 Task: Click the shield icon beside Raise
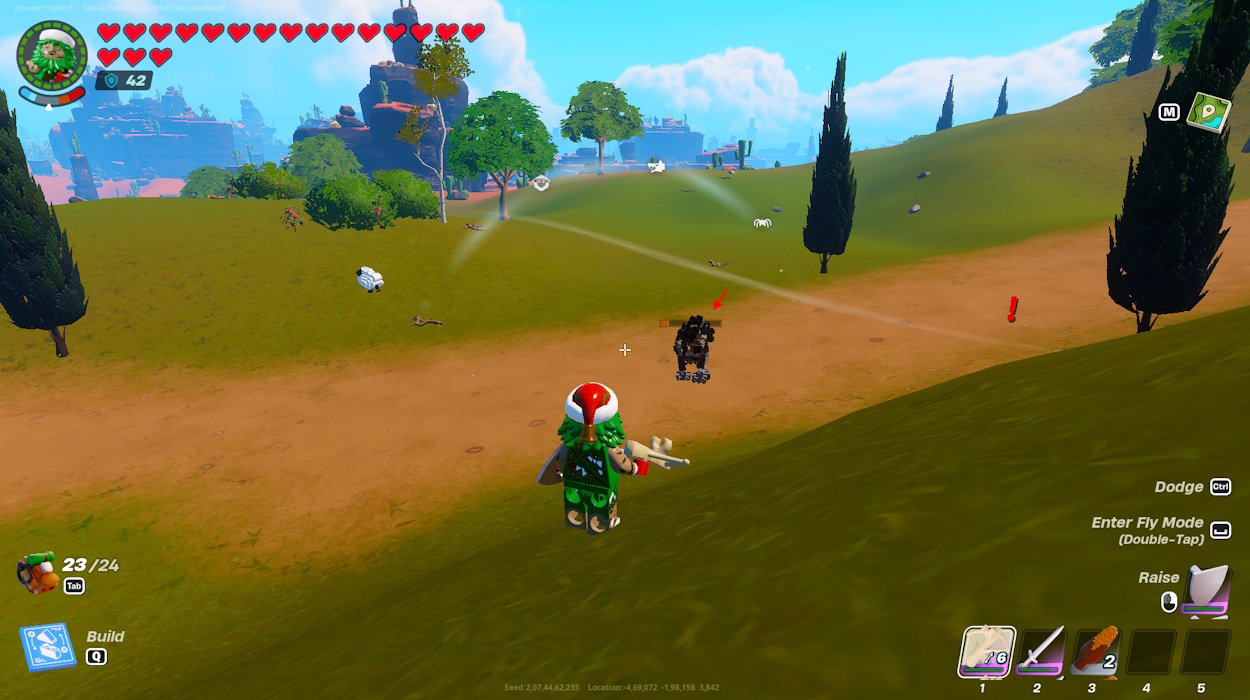[1206, 591]
